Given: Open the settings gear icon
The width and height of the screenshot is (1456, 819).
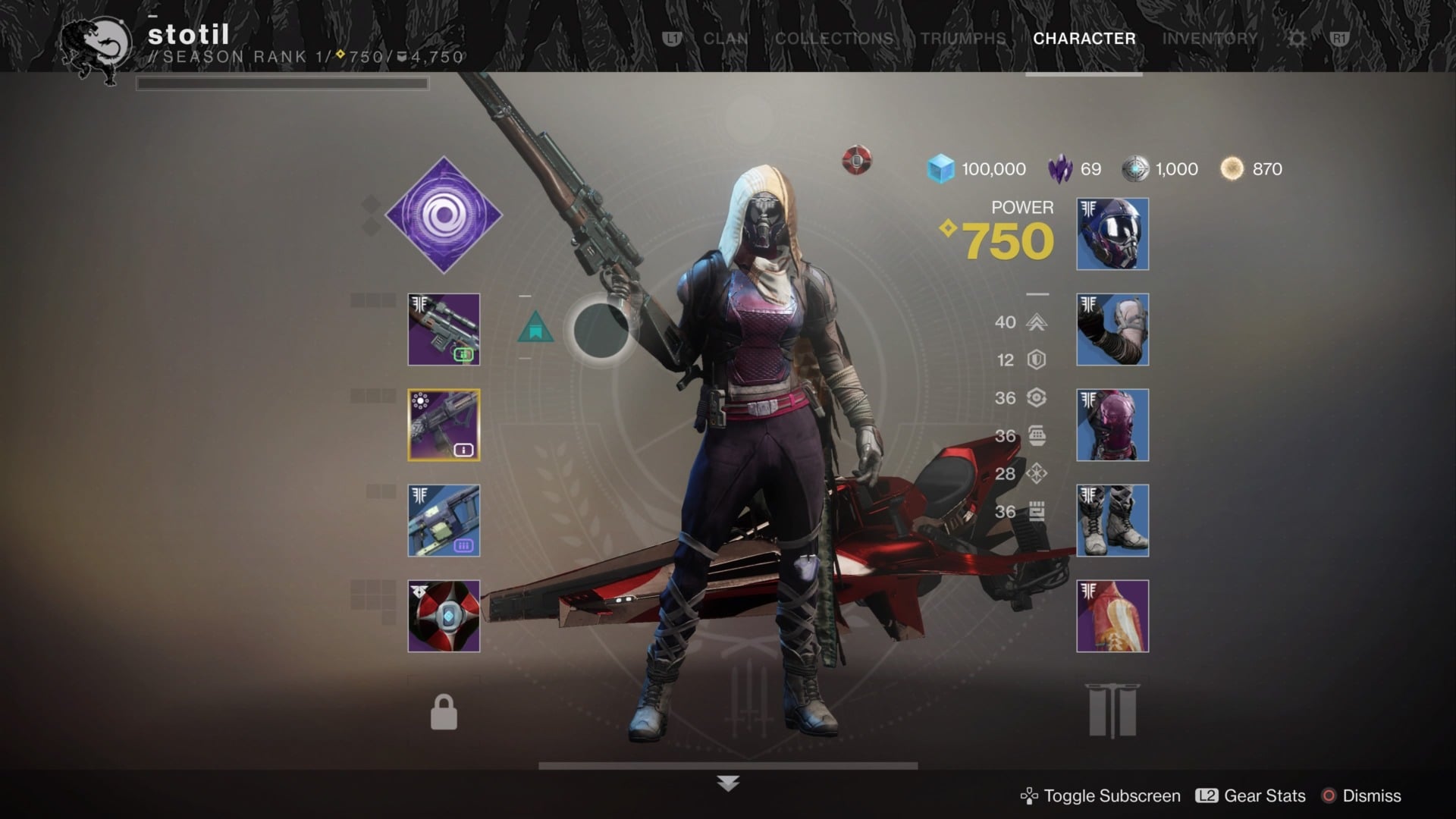Looking at the screenshot, I should [x=1298, y=39].
